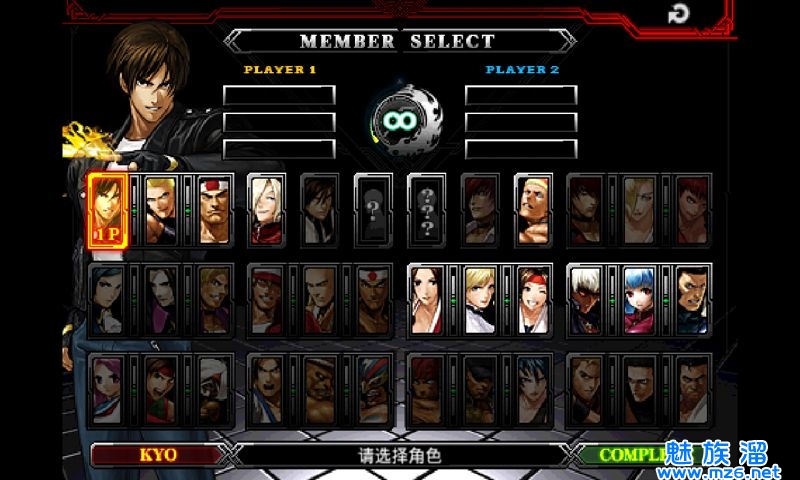Pick Daimon with the white headband

(x=214, y=210)
